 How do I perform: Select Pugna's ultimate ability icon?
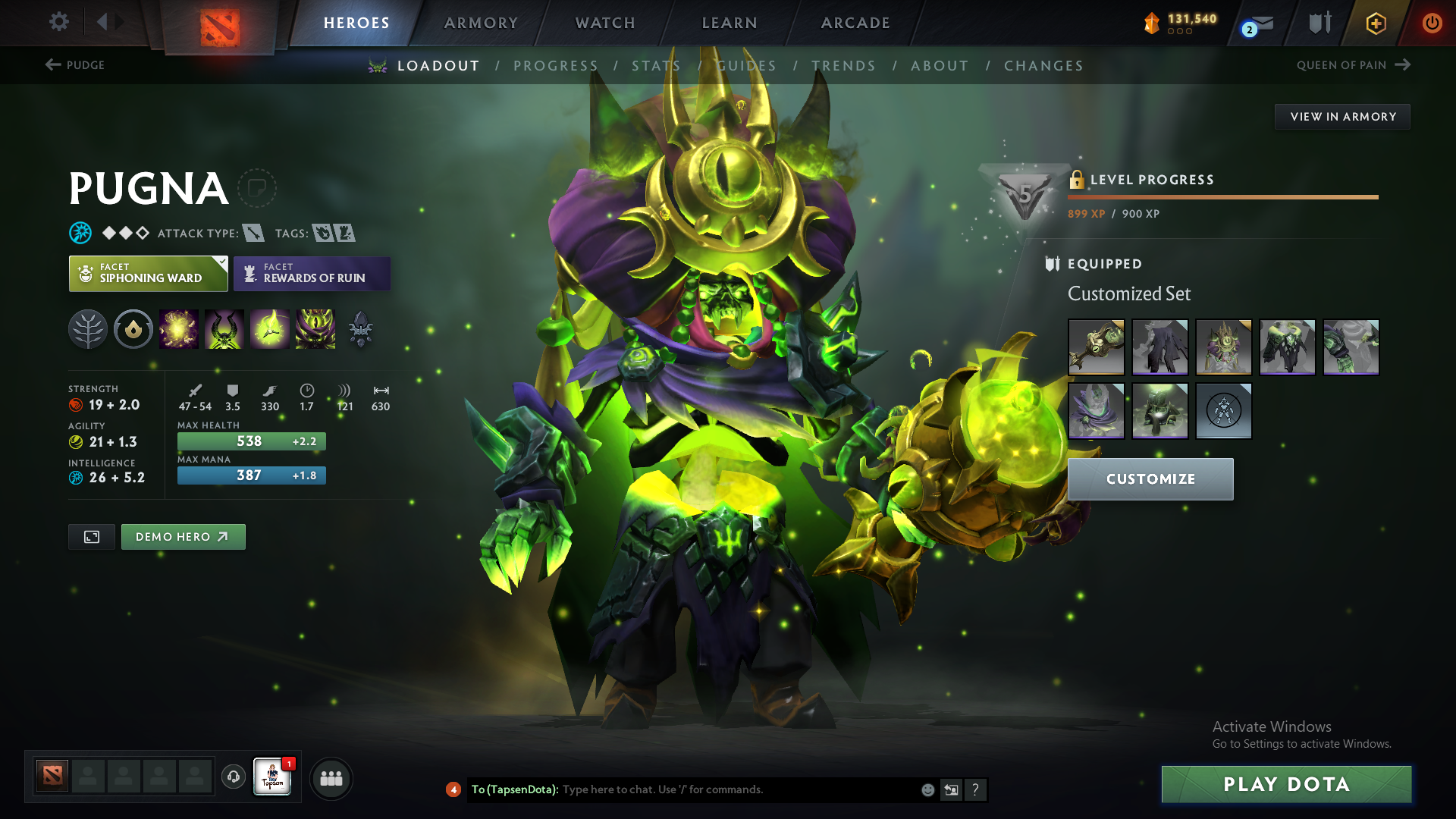[x=315, y=329]
